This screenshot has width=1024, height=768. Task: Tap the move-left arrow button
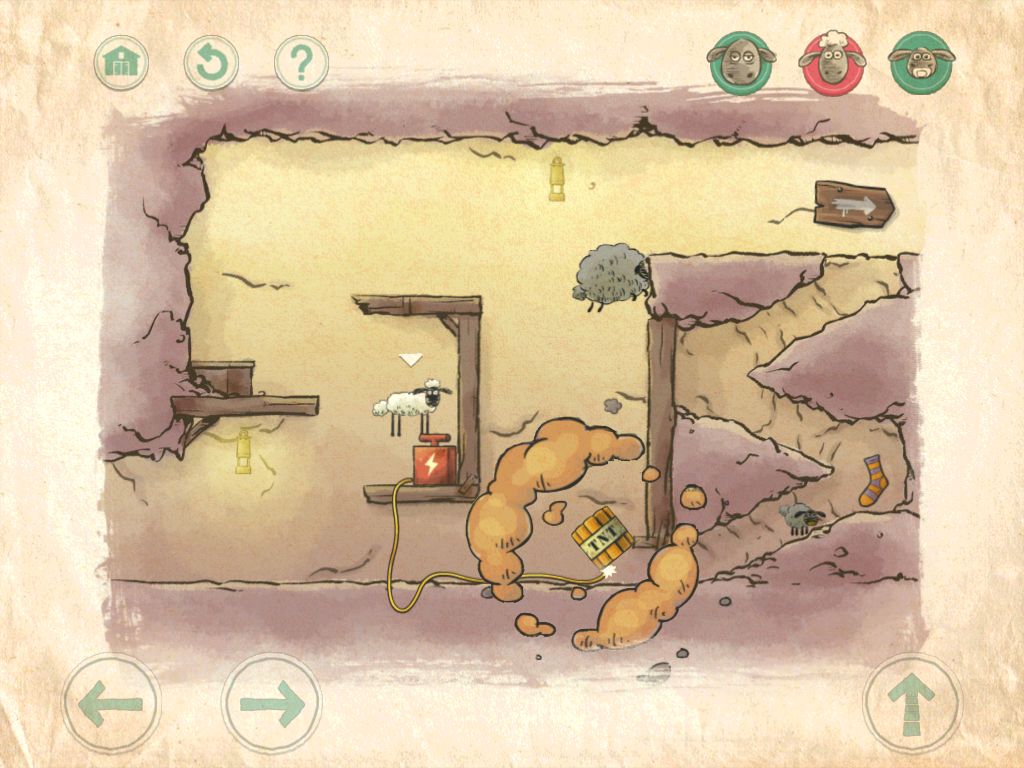111,703
